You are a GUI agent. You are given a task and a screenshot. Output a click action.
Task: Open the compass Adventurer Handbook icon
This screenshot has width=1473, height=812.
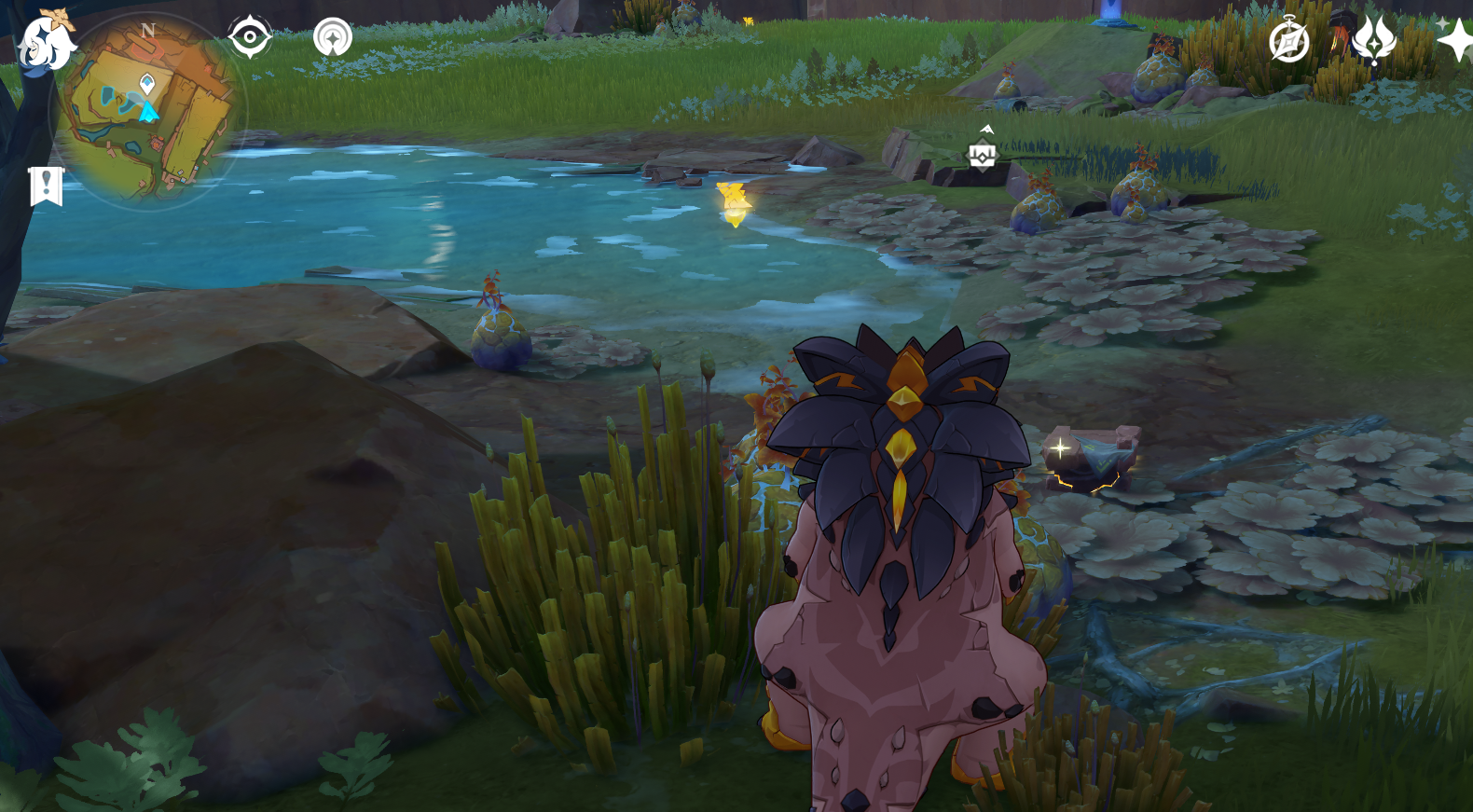1289,42
